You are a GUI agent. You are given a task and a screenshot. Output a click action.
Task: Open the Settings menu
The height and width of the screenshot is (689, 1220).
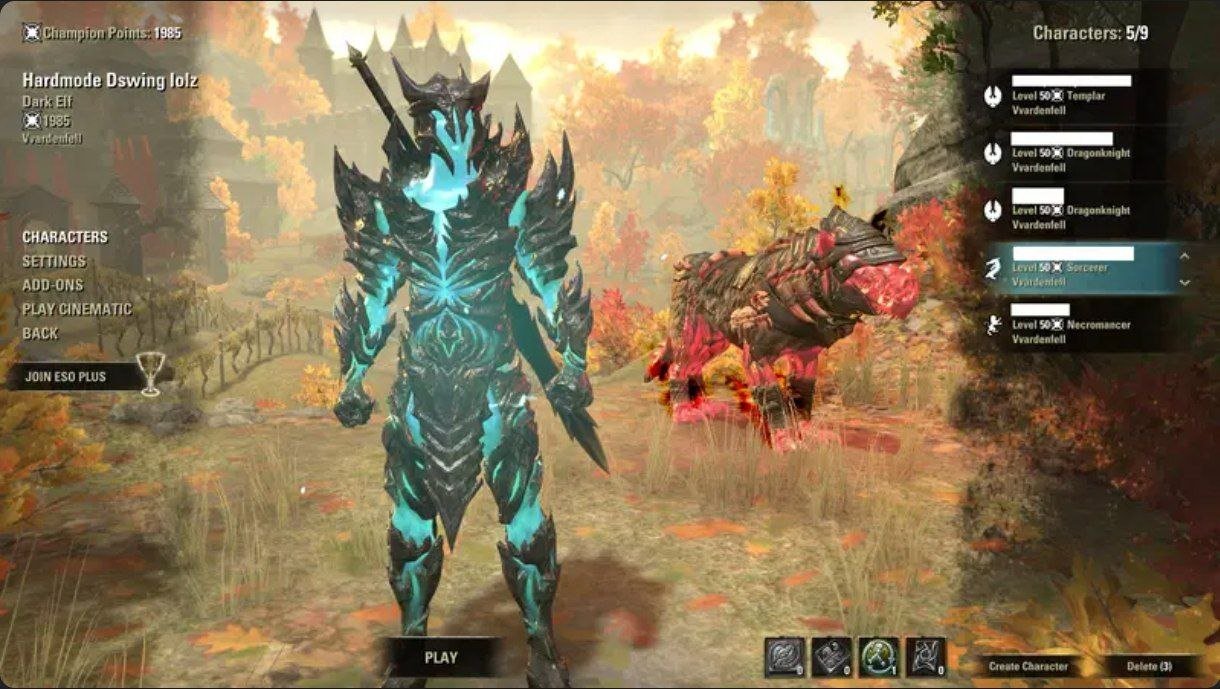(x=54, y=261)
